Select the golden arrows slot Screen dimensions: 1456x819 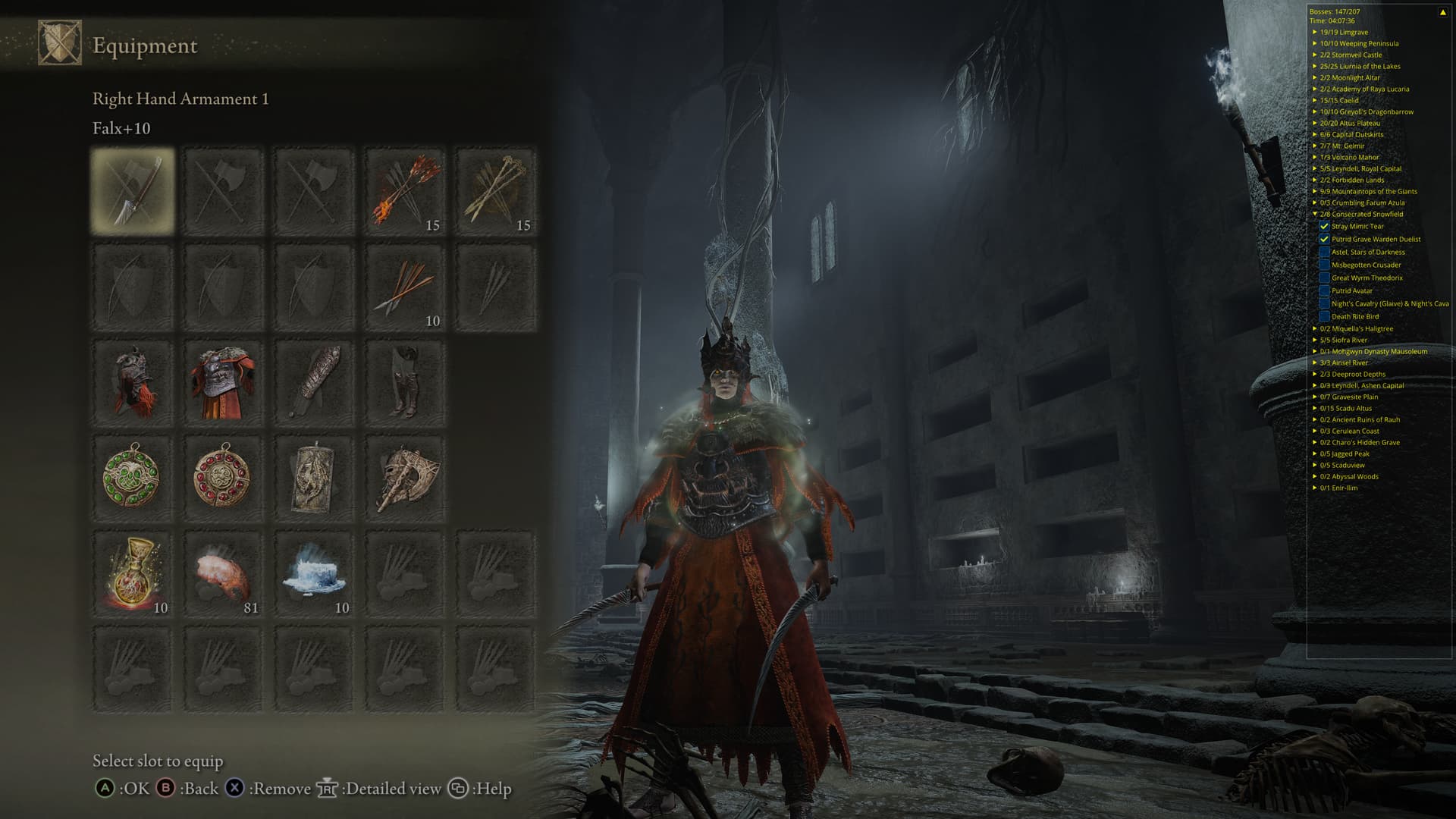point(496,190)
